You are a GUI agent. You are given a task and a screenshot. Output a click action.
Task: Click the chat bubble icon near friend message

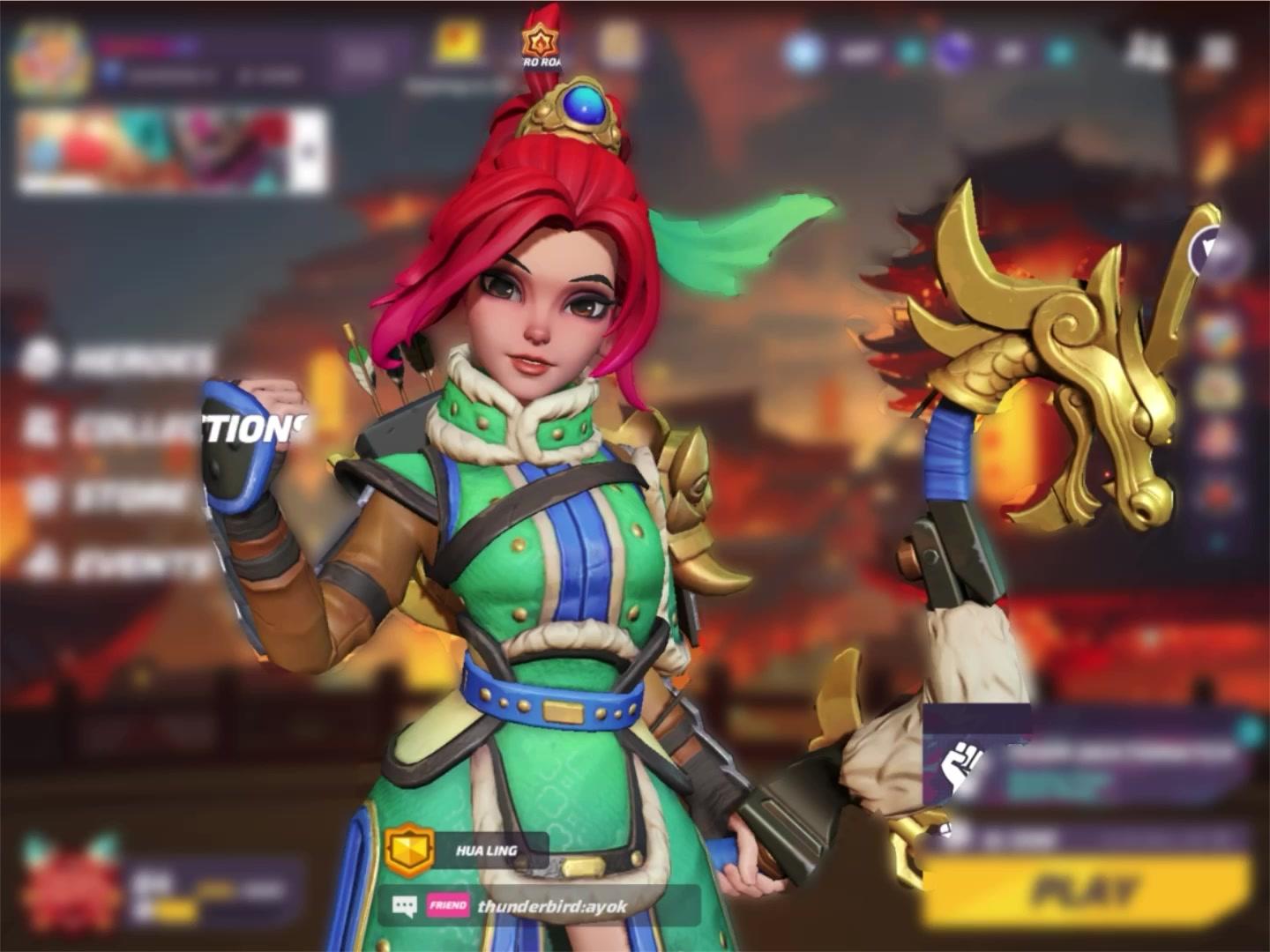[405, 904]
